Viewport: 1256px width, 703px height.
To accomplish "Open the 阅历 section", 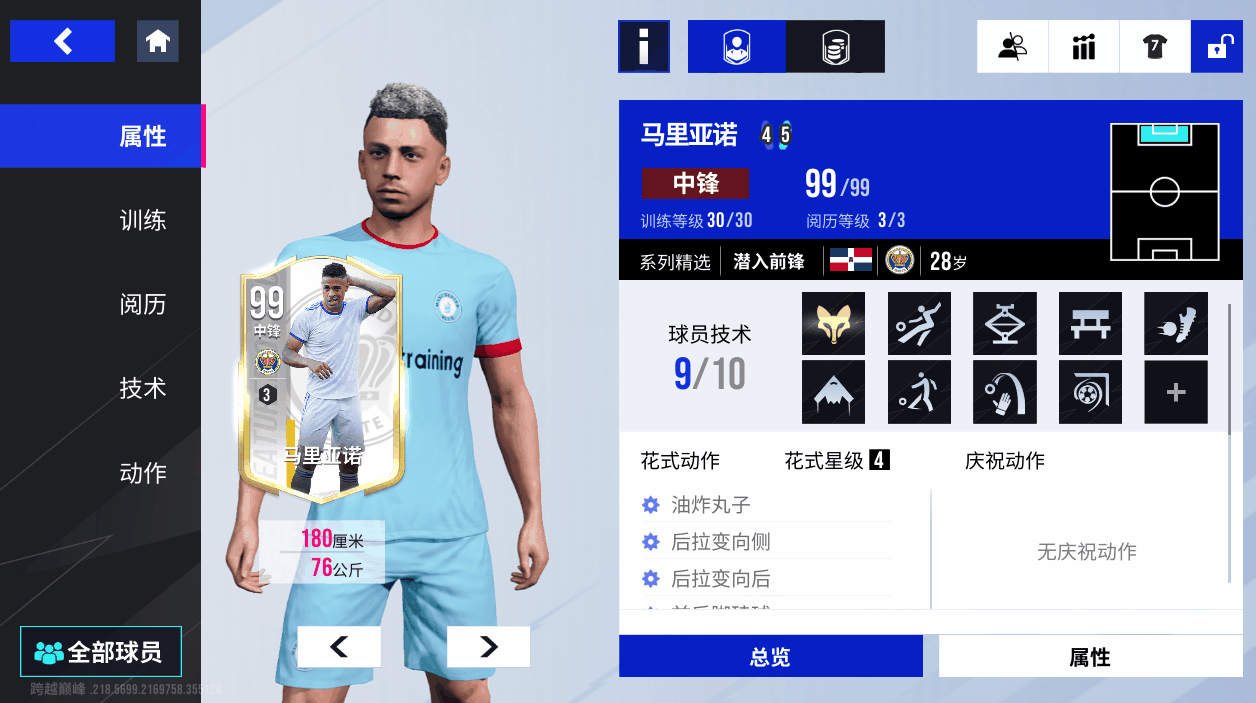I will 142,304.
